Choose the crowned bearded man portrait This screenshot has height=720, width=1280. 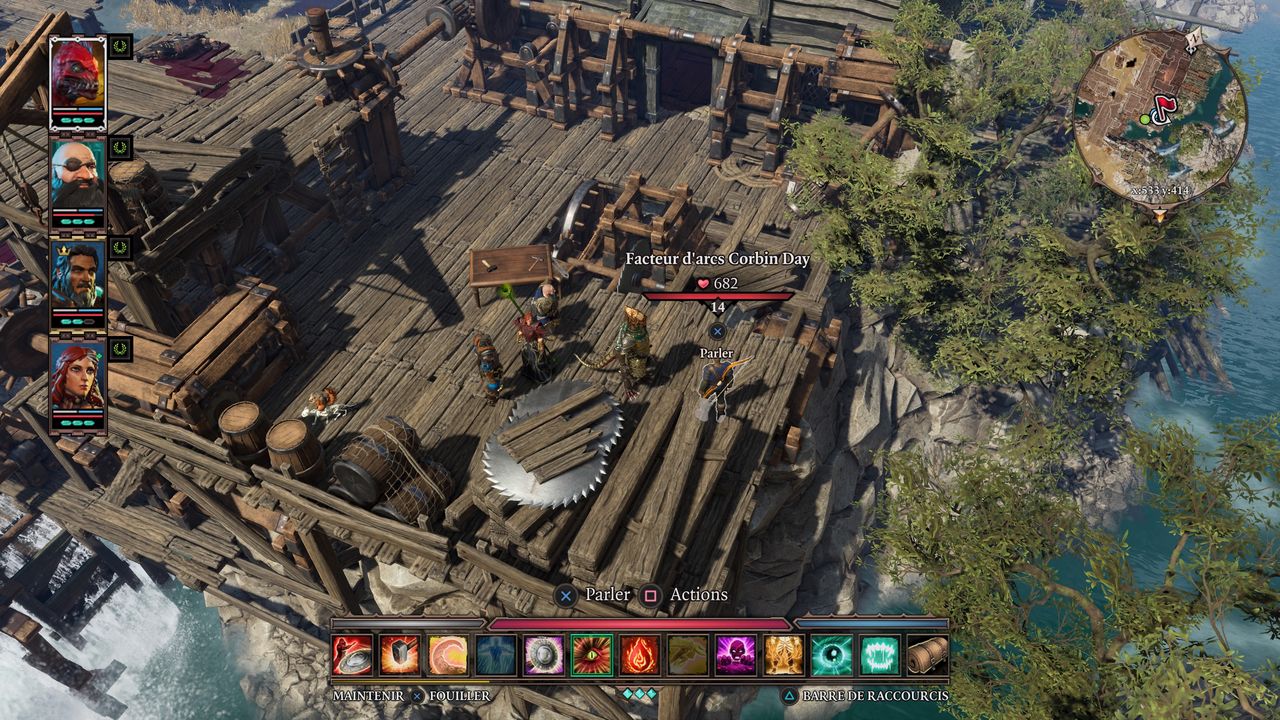pos(78,276)
